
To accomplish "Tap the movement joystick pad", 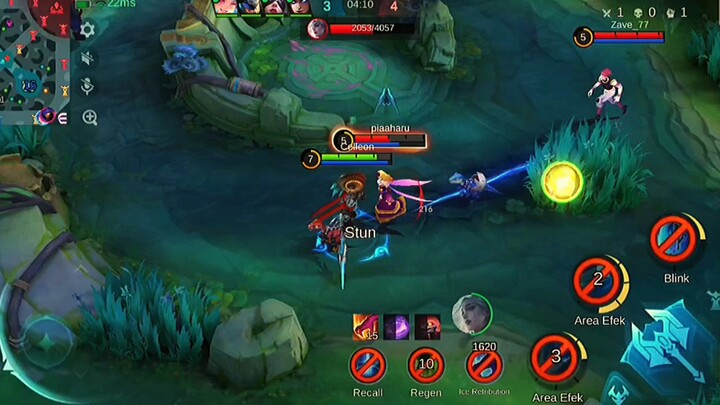I will coord(47,341).
